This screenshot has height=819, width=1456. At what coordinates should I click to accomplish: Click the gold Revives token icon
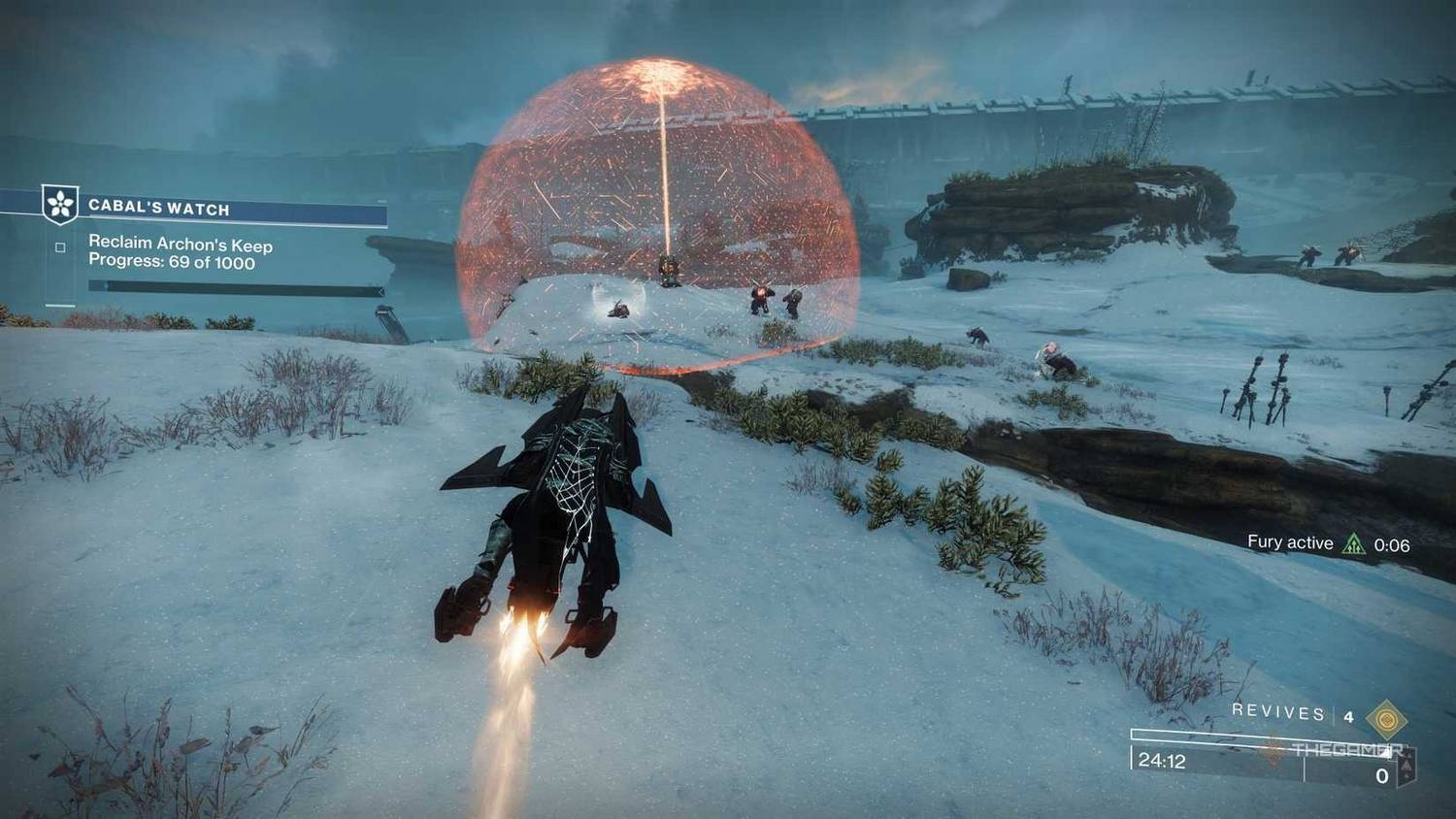click(x=1386, y=719)
